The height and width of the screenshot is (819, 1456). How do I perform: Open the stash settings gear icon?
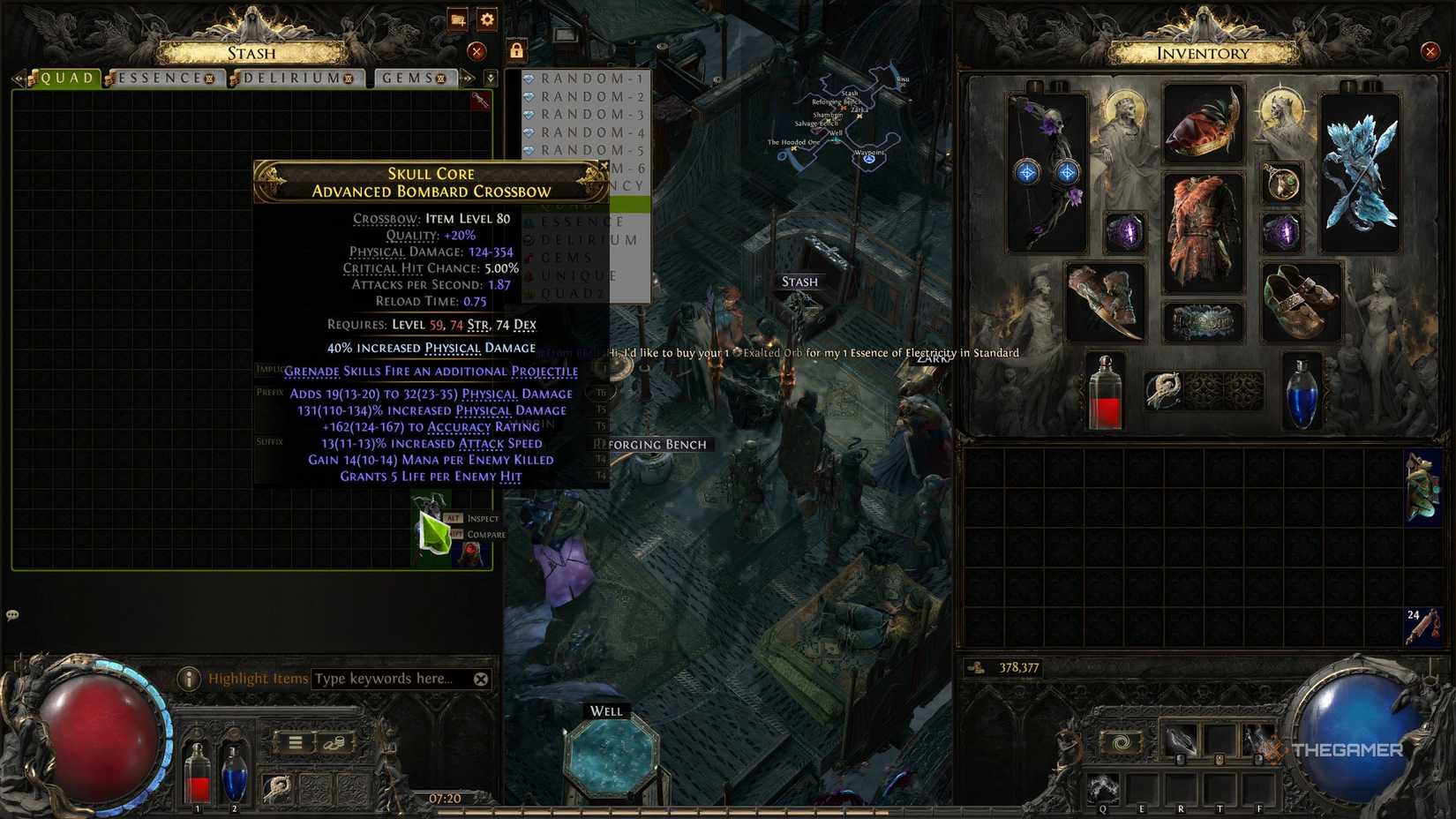487,20
